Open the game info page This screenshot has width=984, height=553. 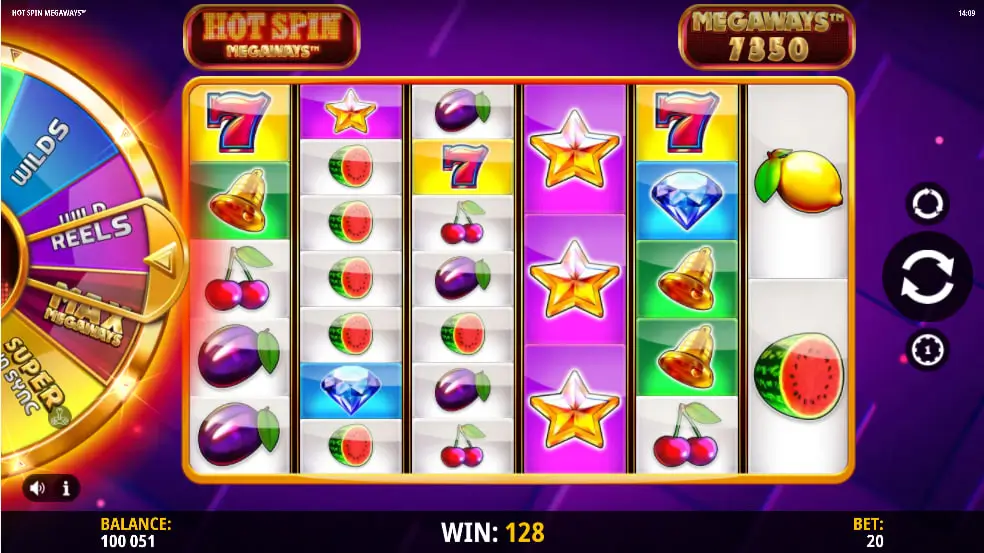point(66,489)
